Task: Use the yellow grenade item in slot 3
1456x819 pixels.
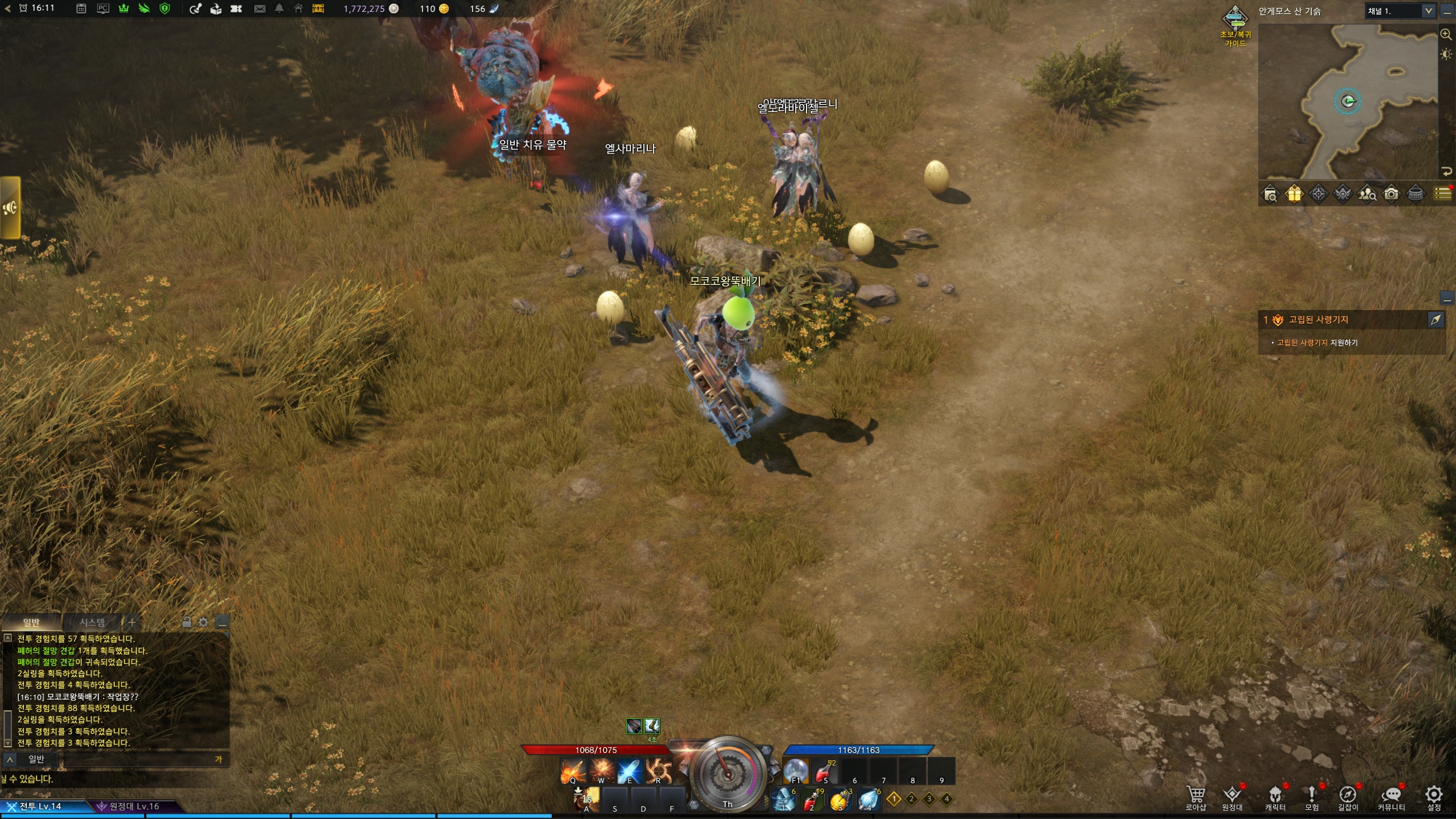Action: click(x=840, y=800)
